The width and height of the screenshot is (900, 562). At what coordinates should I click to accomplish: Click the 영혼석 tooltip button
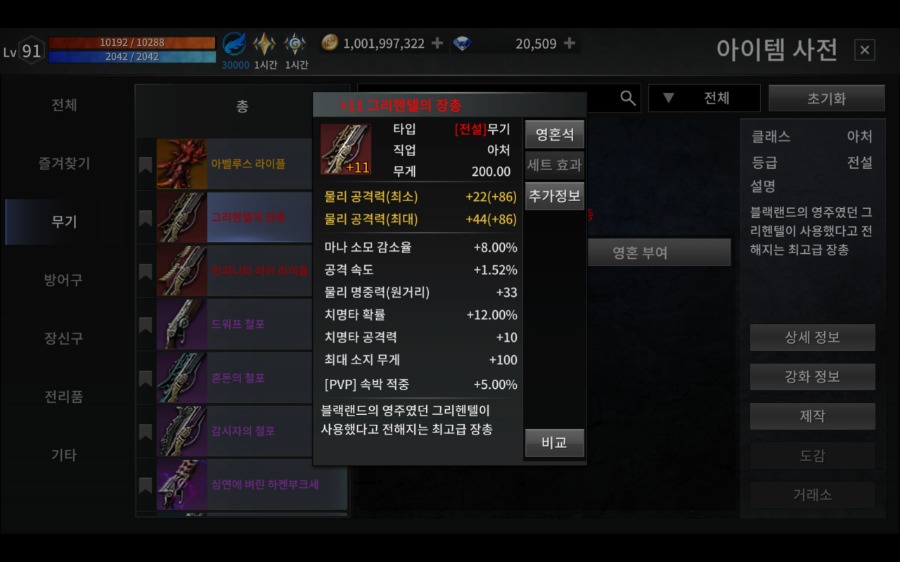pos(554,134)
